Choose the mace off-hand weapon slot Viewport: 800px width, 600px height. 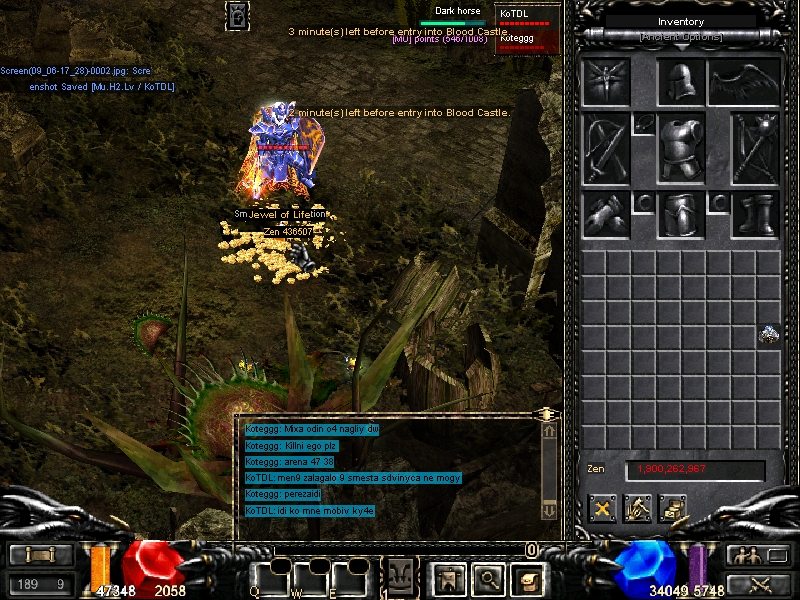(x=754, y=148)
